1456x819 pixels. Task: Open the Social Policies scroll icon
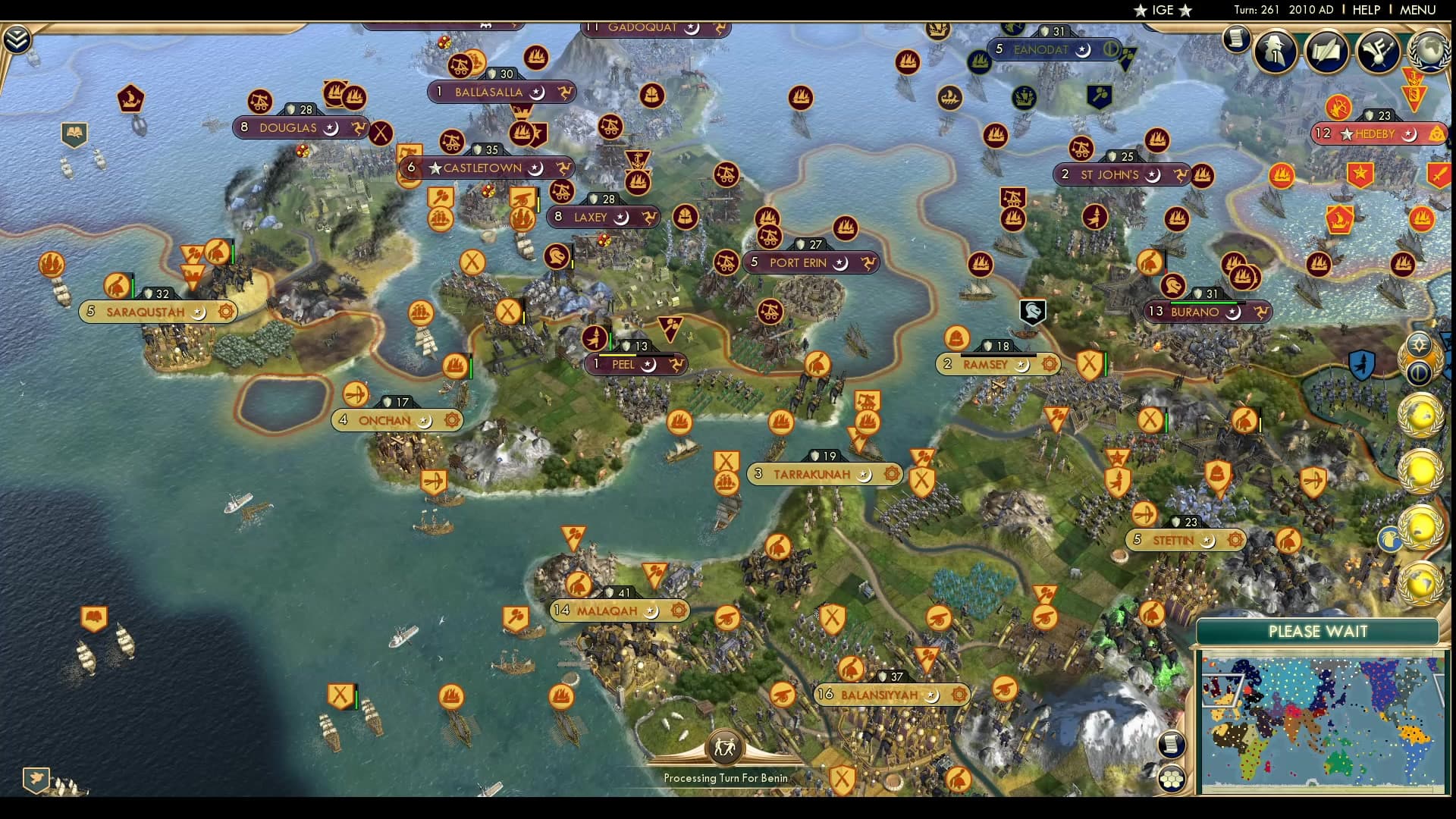pyautogui.click(x=1236, y=39)
